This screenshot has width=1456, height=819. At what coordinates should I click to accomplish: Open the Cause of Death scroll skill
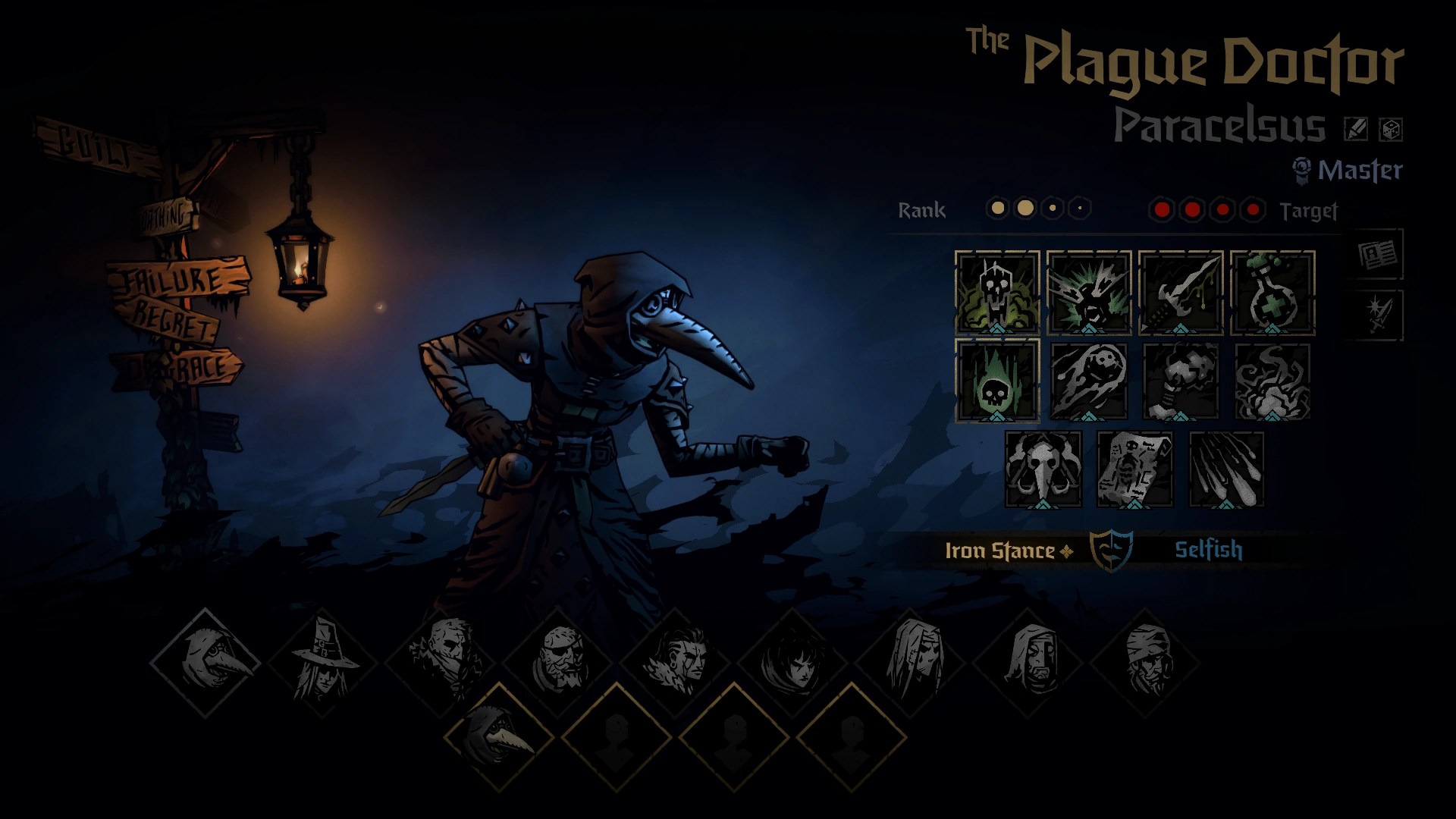[x=1135, y=471]
